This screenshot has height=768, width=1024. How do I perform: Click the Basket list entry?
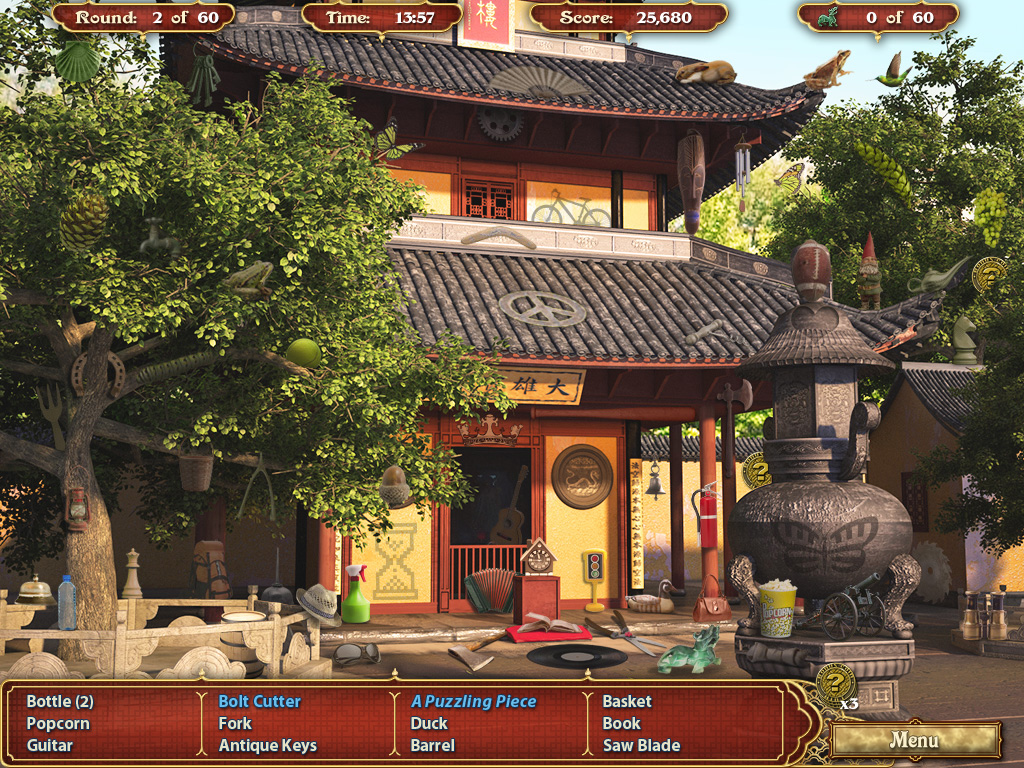[x=627, y=701]
